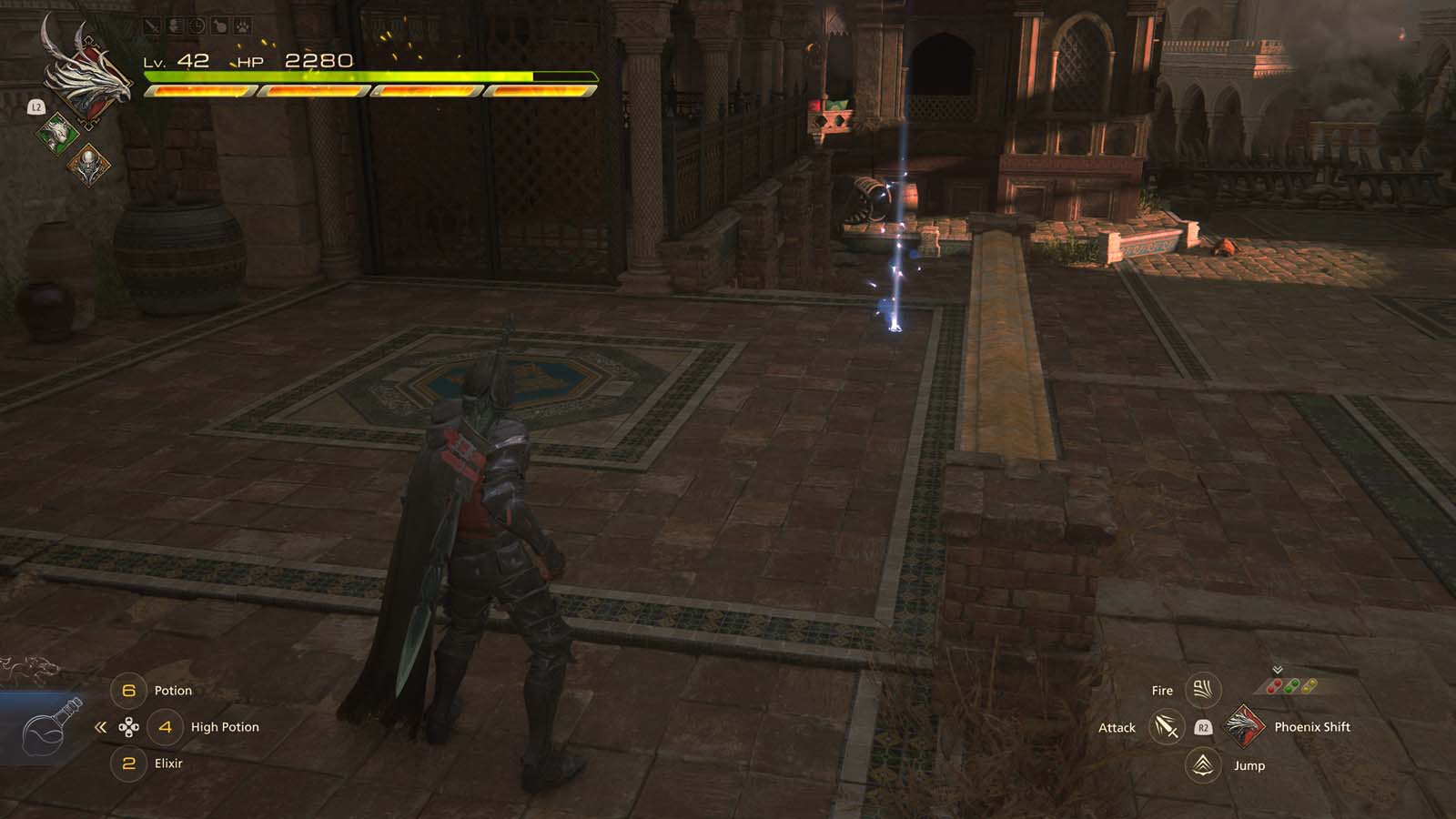Toggle the L2 button prompt badge

[36, 106]
